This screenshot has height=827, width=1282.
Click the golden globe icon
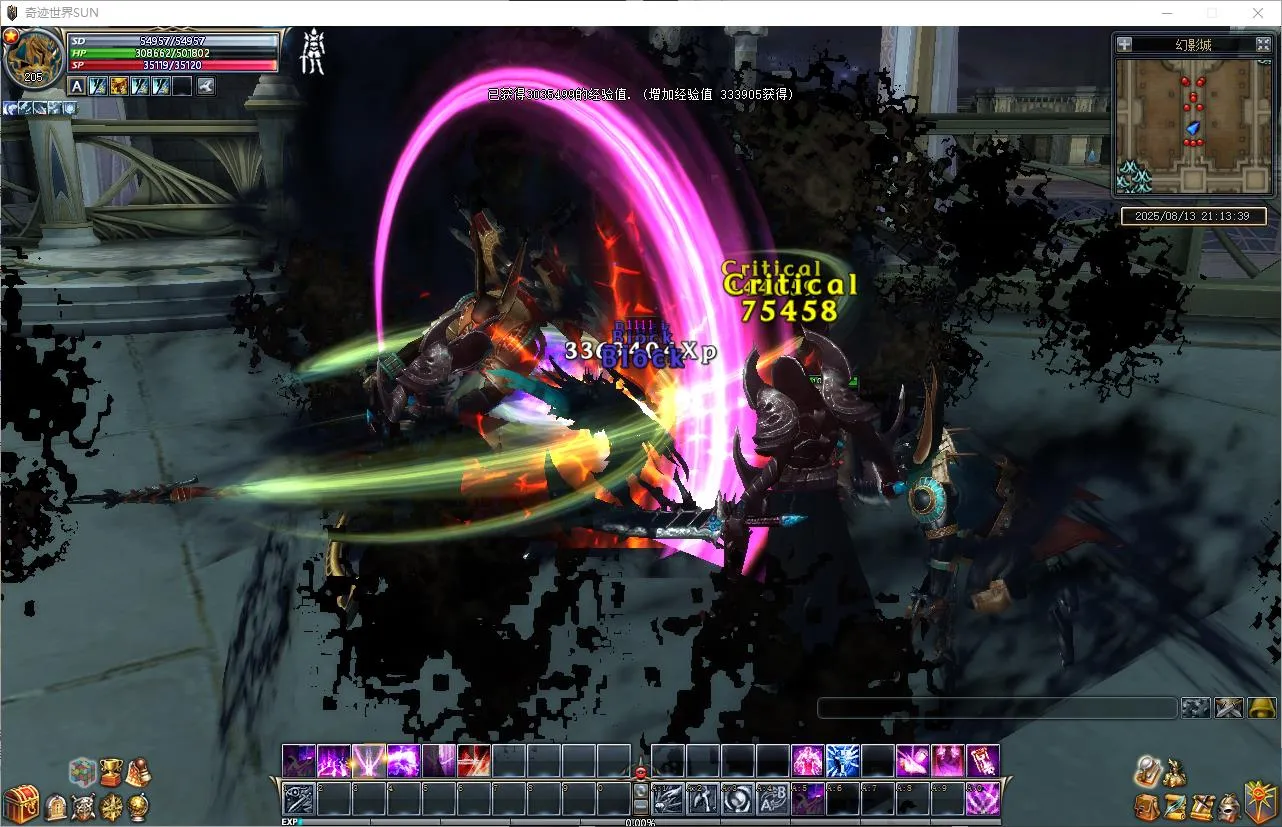139,806
